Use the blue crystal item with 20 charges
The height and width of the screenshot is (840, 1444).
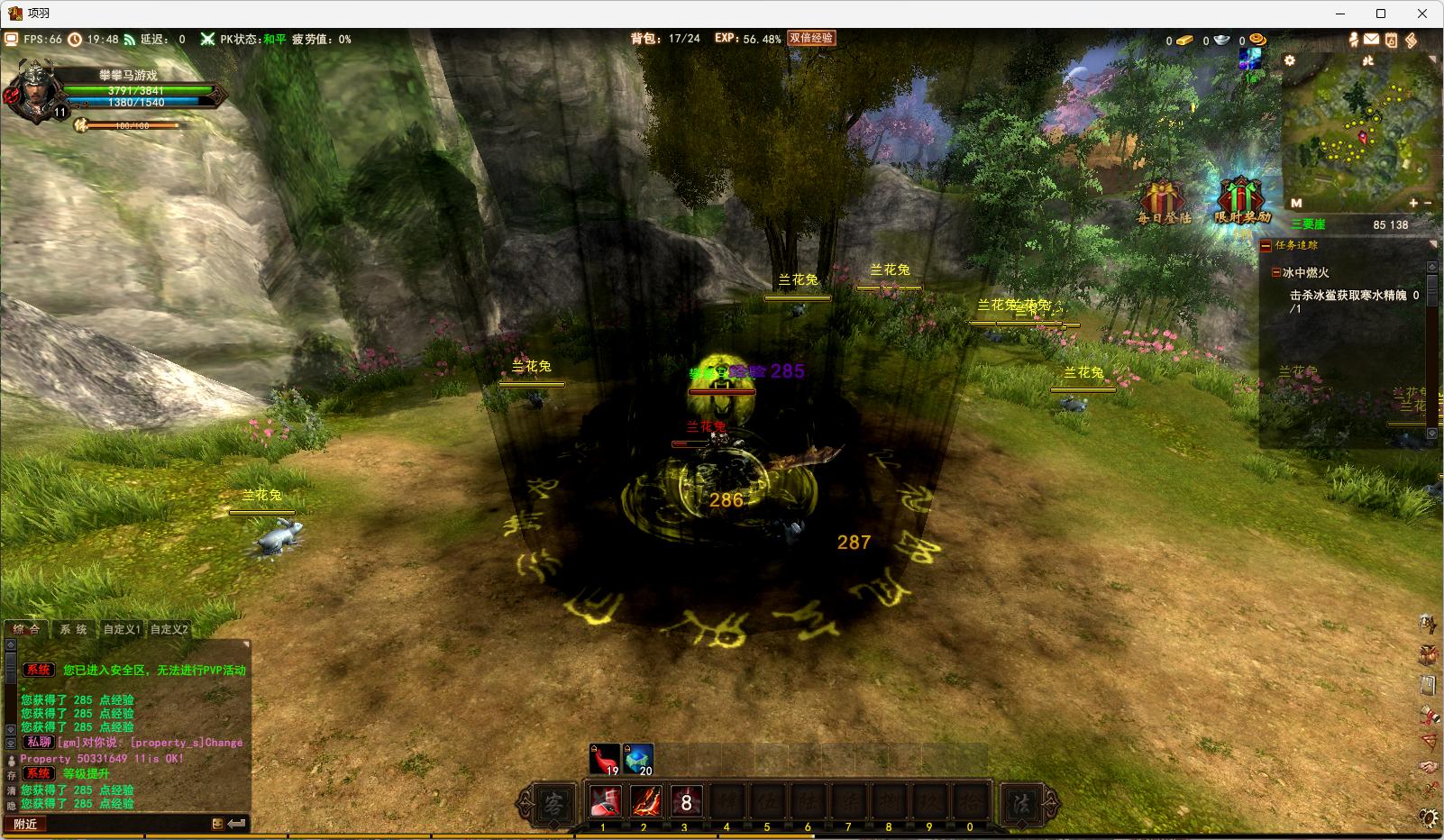click(x=638, y=759)
